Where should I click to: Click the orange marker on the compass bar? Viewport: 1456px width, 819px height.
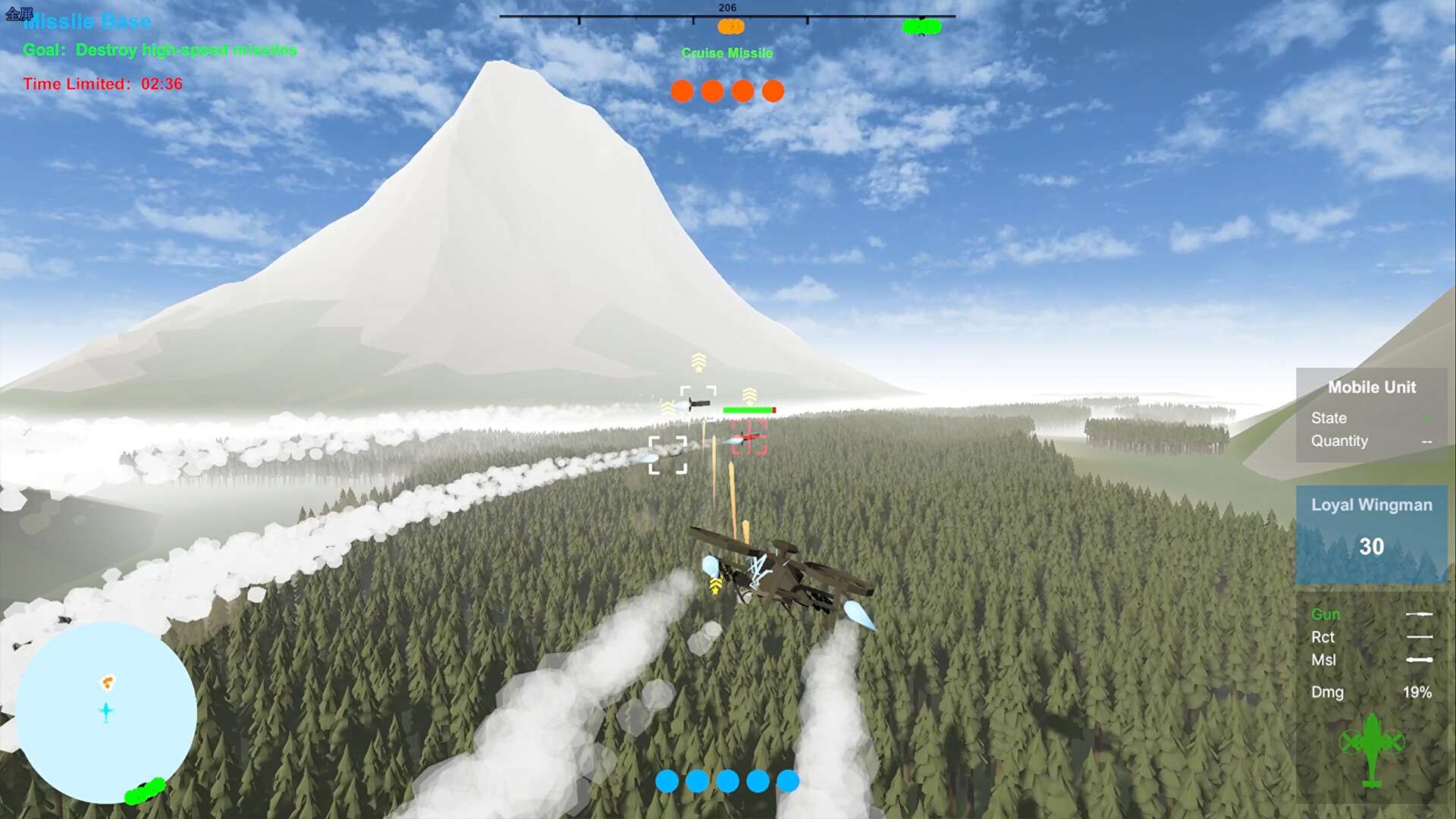pyautogui.click(x=730, y=27)
